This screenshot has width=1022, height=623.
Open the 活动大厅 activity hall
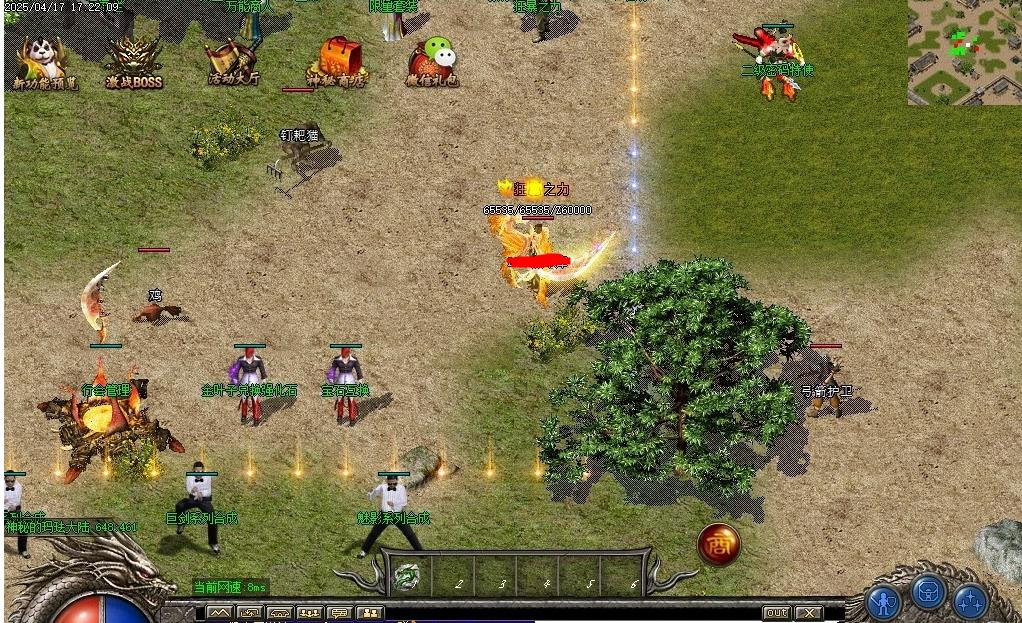[x=233, y=62]
